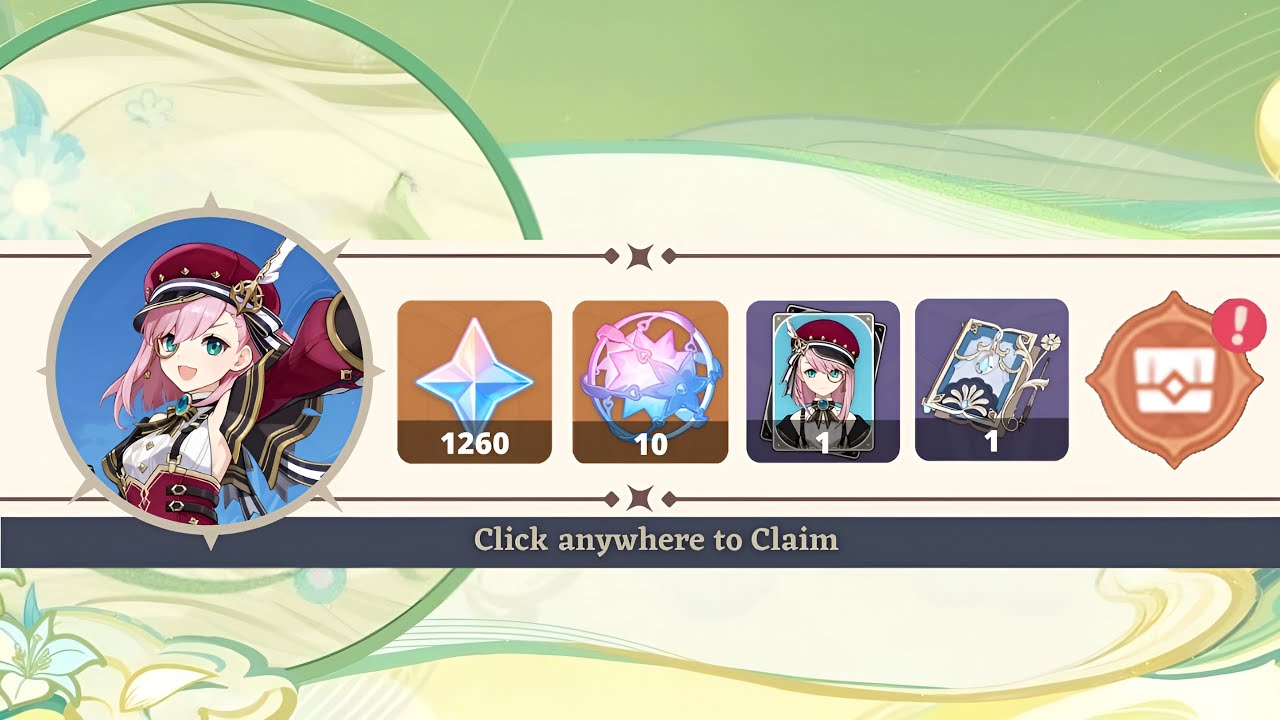
Task: Click the 1260 Primogem quantity label
Action: pos(474,443)
